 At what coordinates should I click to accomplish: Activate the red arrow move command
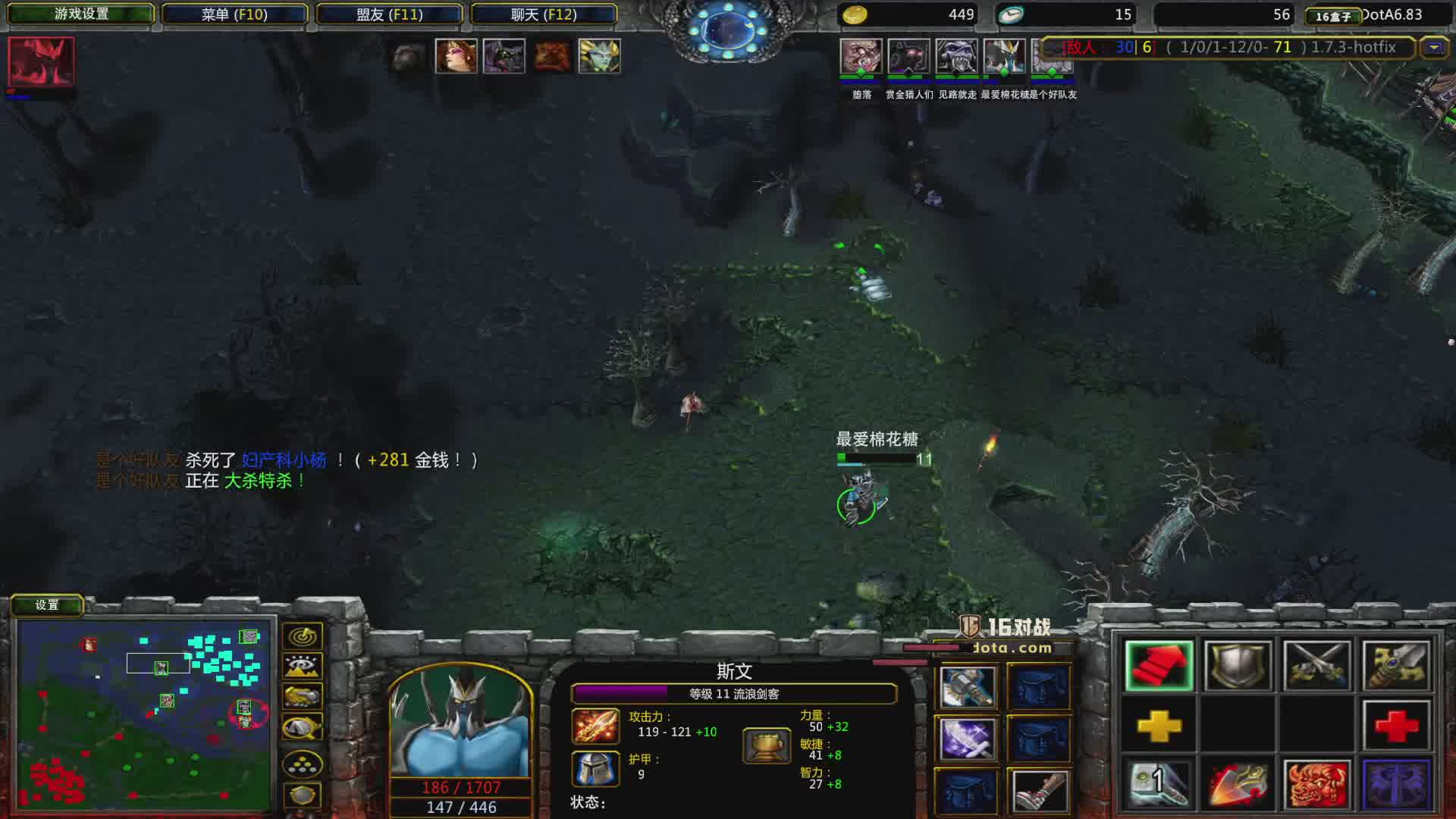(x=1159, y=666)
